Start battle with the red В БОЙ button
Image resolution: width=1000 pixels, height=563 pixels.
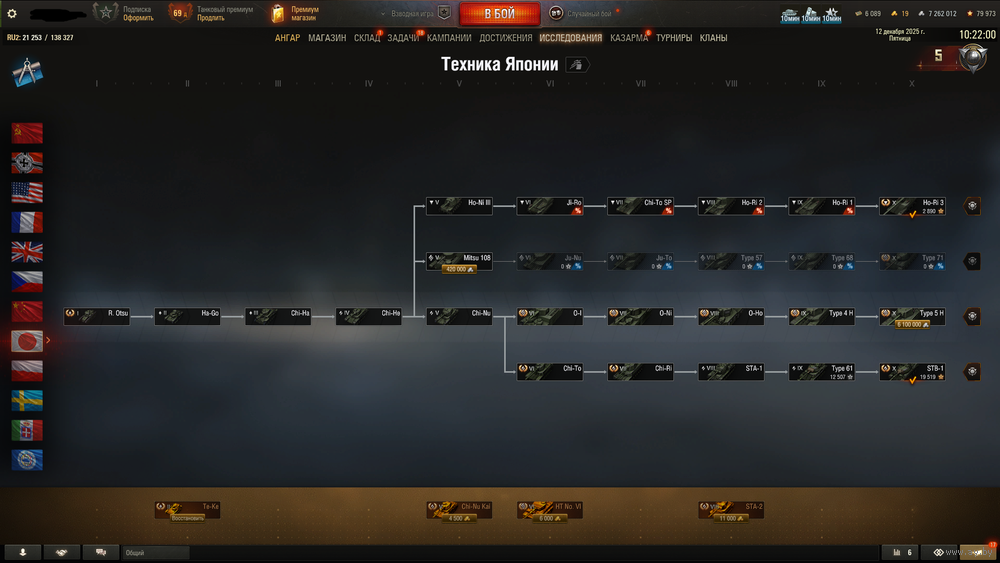[x=499, y=14]
